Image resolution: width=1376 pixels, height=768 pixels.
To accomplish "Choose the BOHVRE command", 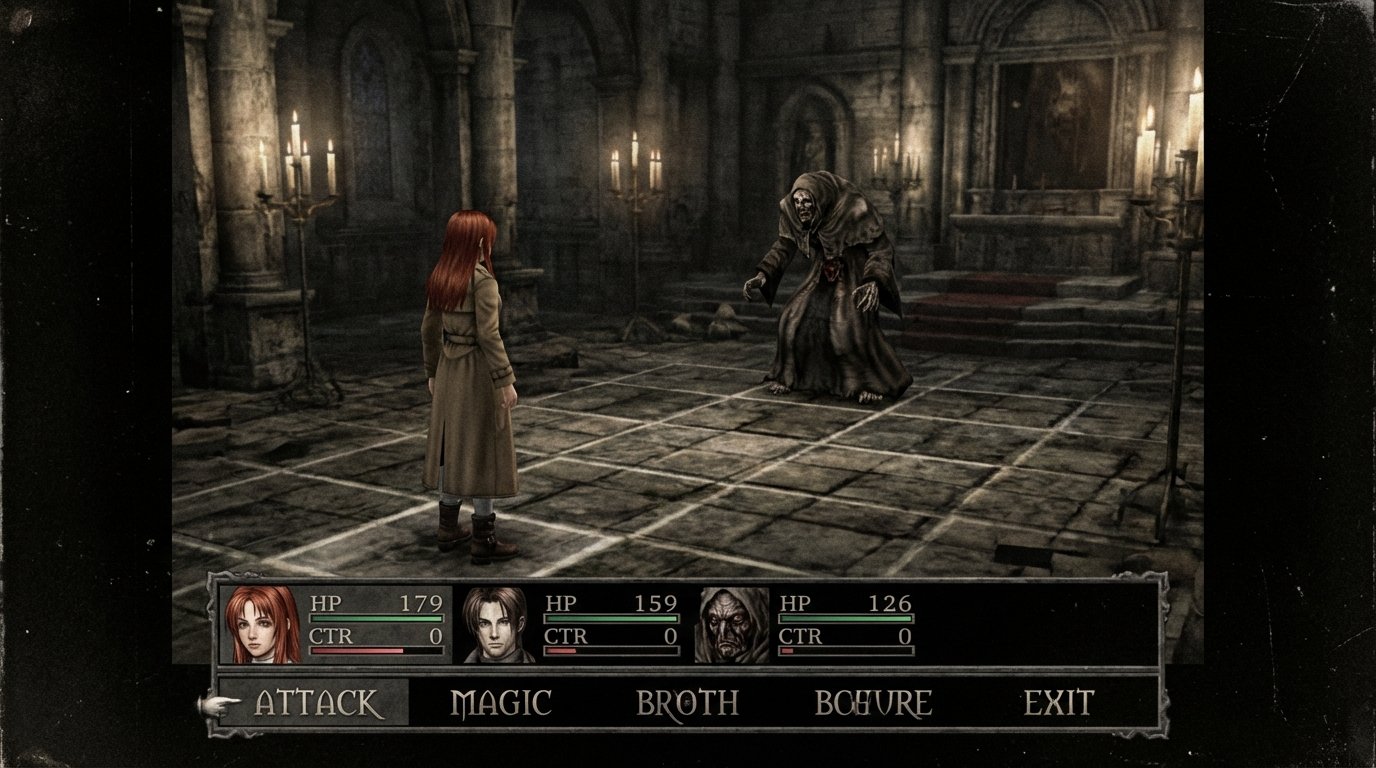I will [872, 702].
